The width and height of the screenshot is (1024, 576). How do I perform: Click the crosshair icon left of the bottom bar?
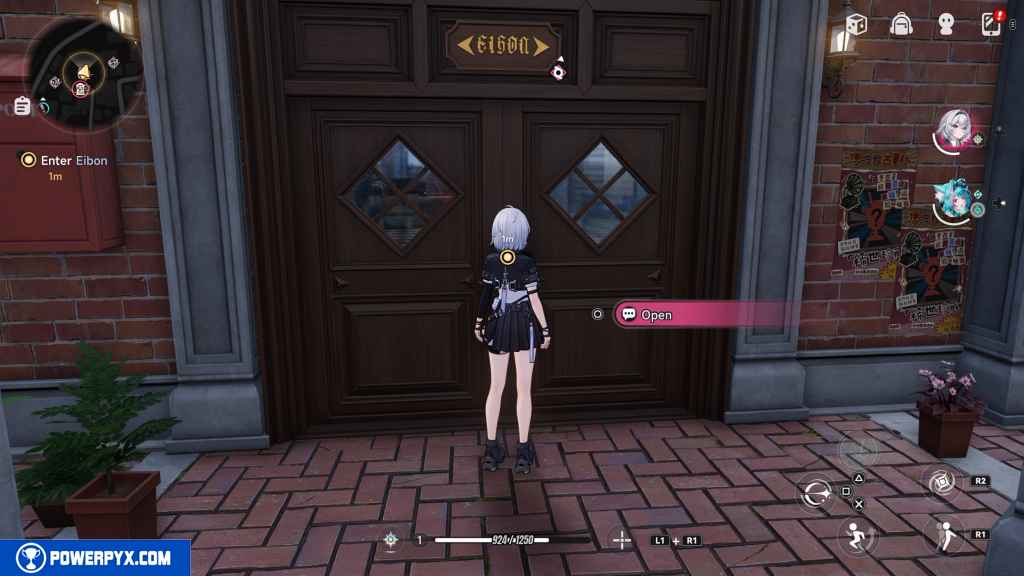(390, 540)
